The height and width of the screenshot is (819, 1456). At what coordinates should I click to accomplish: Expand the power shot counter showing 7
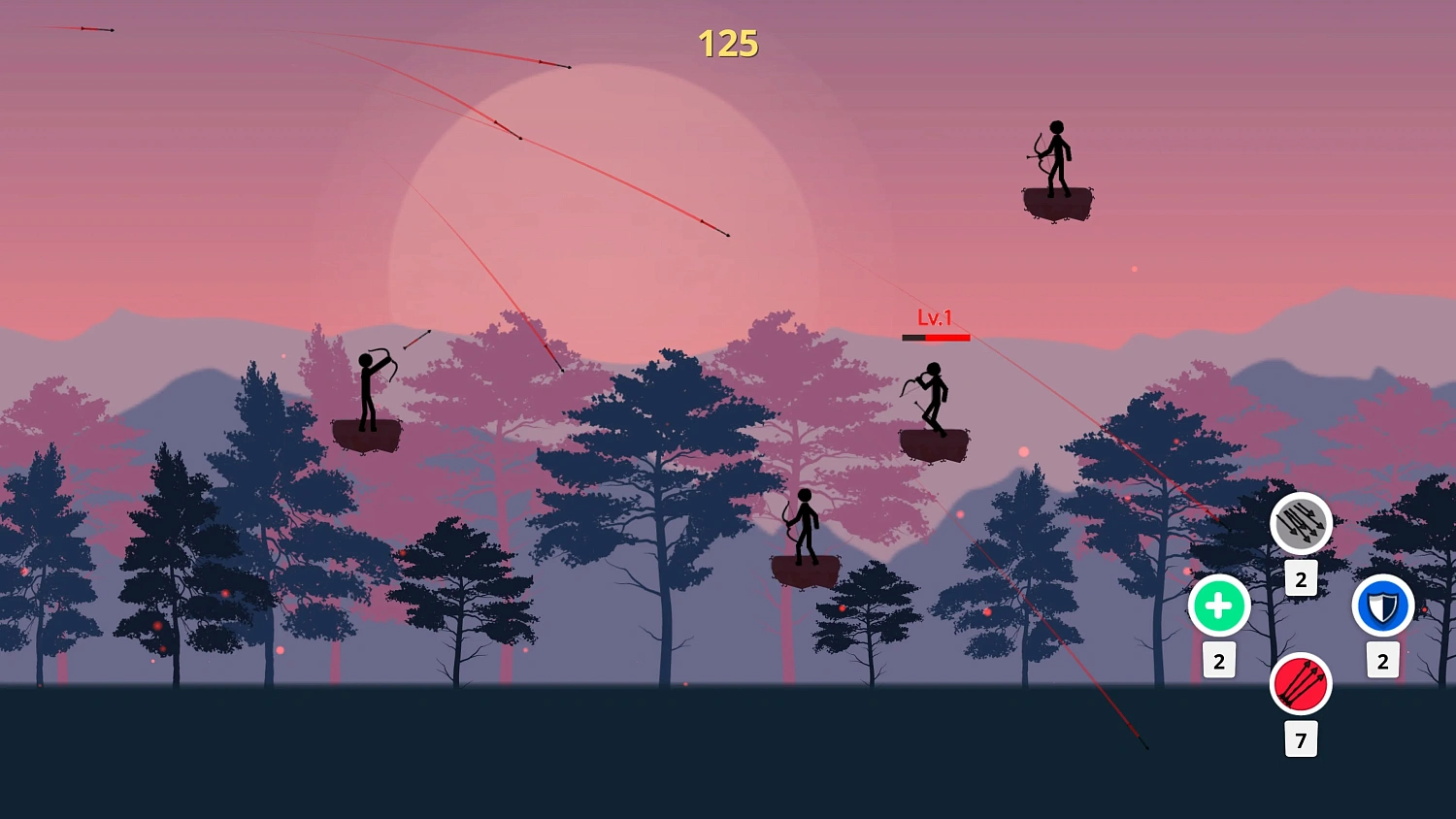[1301, 738]
